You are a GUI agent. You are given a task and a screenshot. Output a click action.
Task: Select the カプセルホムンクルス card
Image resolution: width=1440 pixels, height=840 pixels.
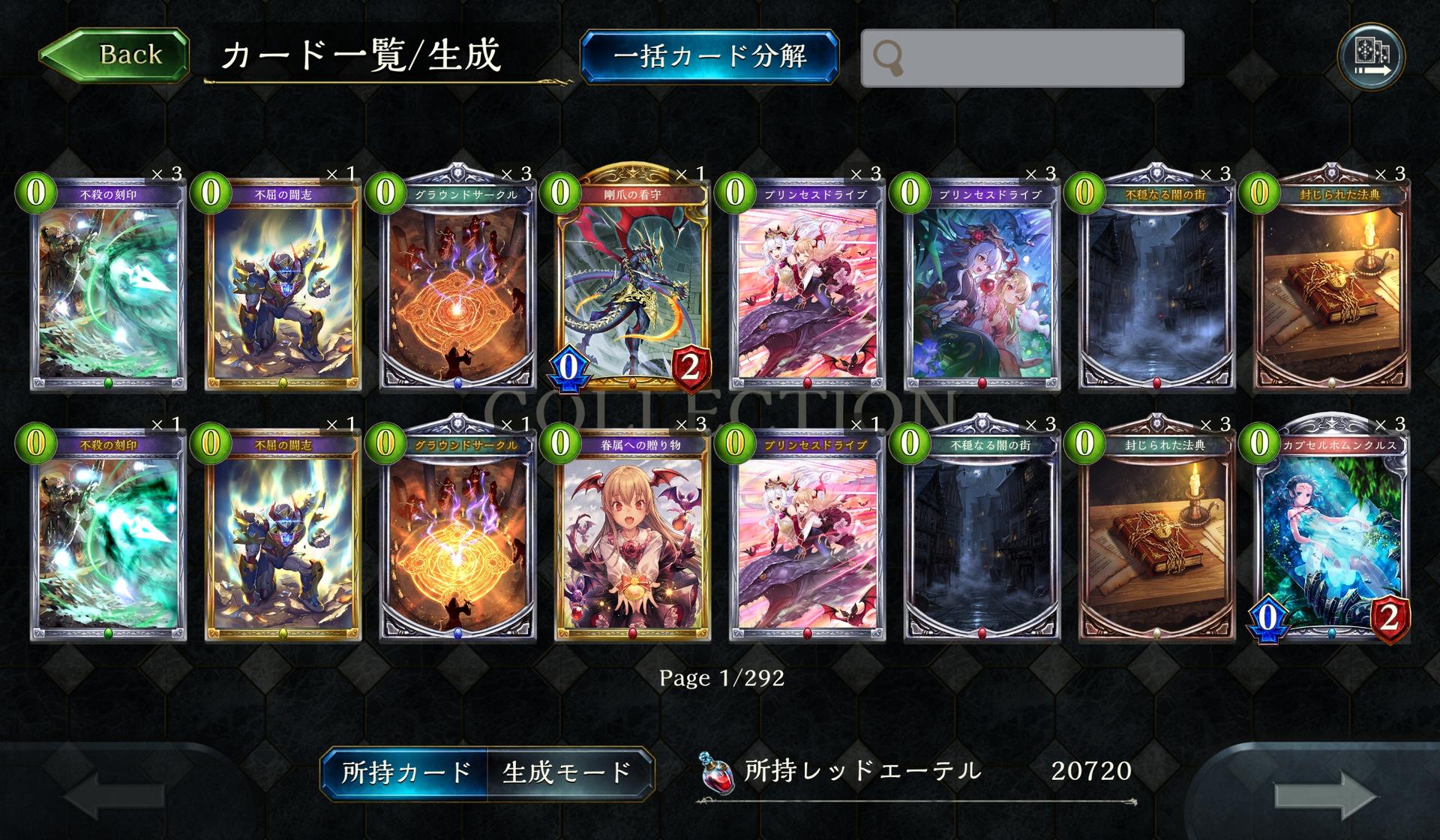click(x=1331, y=535)
